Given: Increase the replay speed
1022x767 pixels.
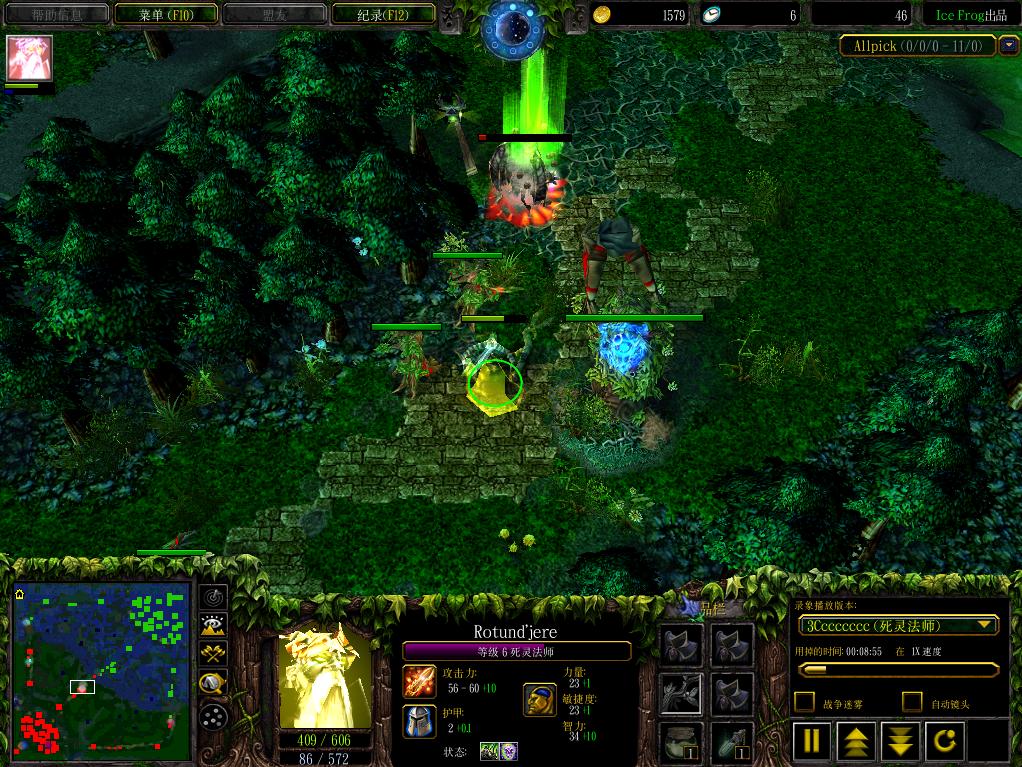Looking at the screenshot, I should coord(857,741).
